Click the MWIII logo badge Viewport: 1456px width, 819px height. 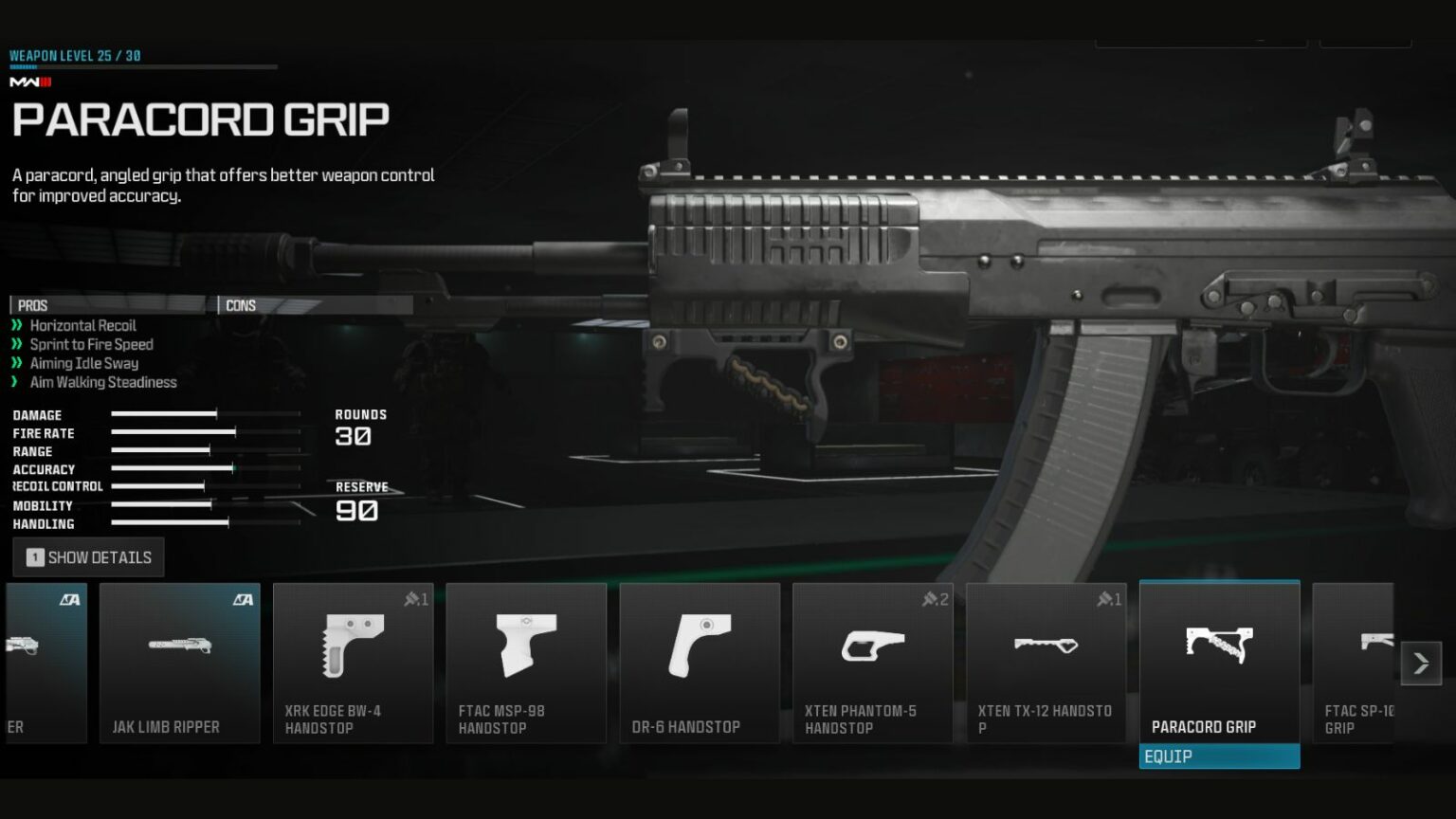tap(29, 82)
